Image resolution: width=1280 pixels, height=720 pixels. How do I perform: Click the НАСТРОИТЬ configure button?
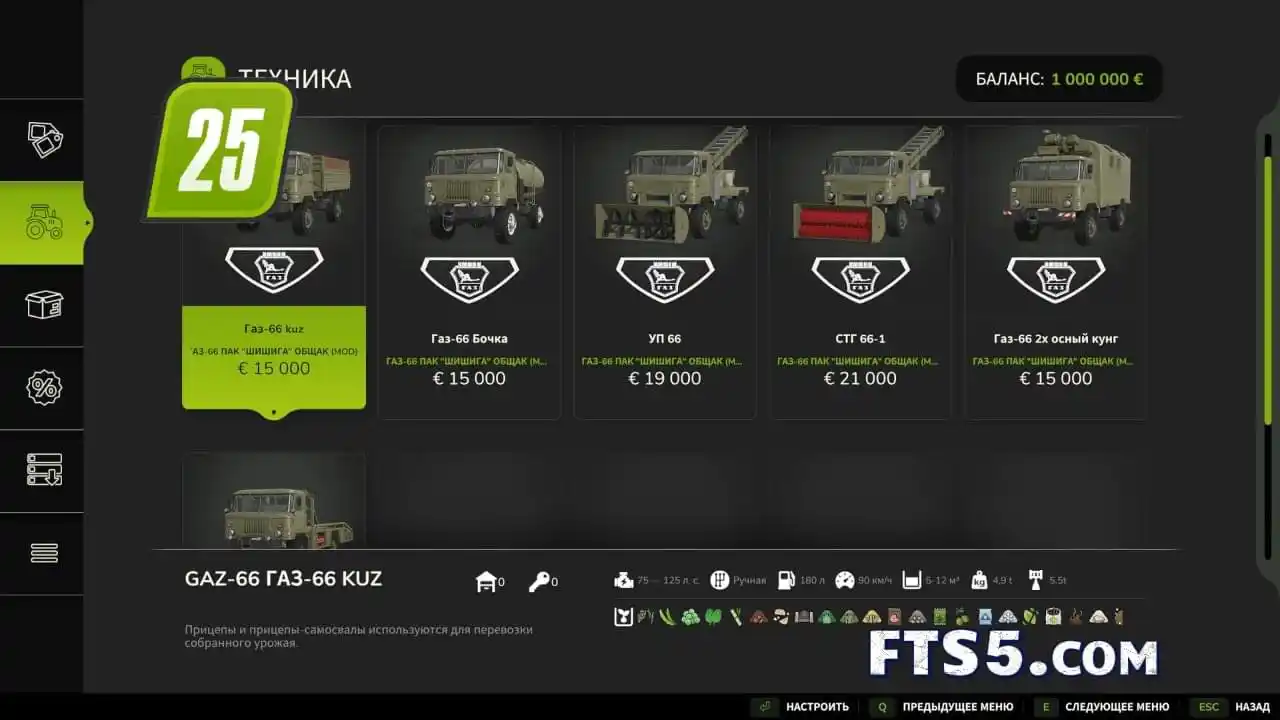(803, 707)
